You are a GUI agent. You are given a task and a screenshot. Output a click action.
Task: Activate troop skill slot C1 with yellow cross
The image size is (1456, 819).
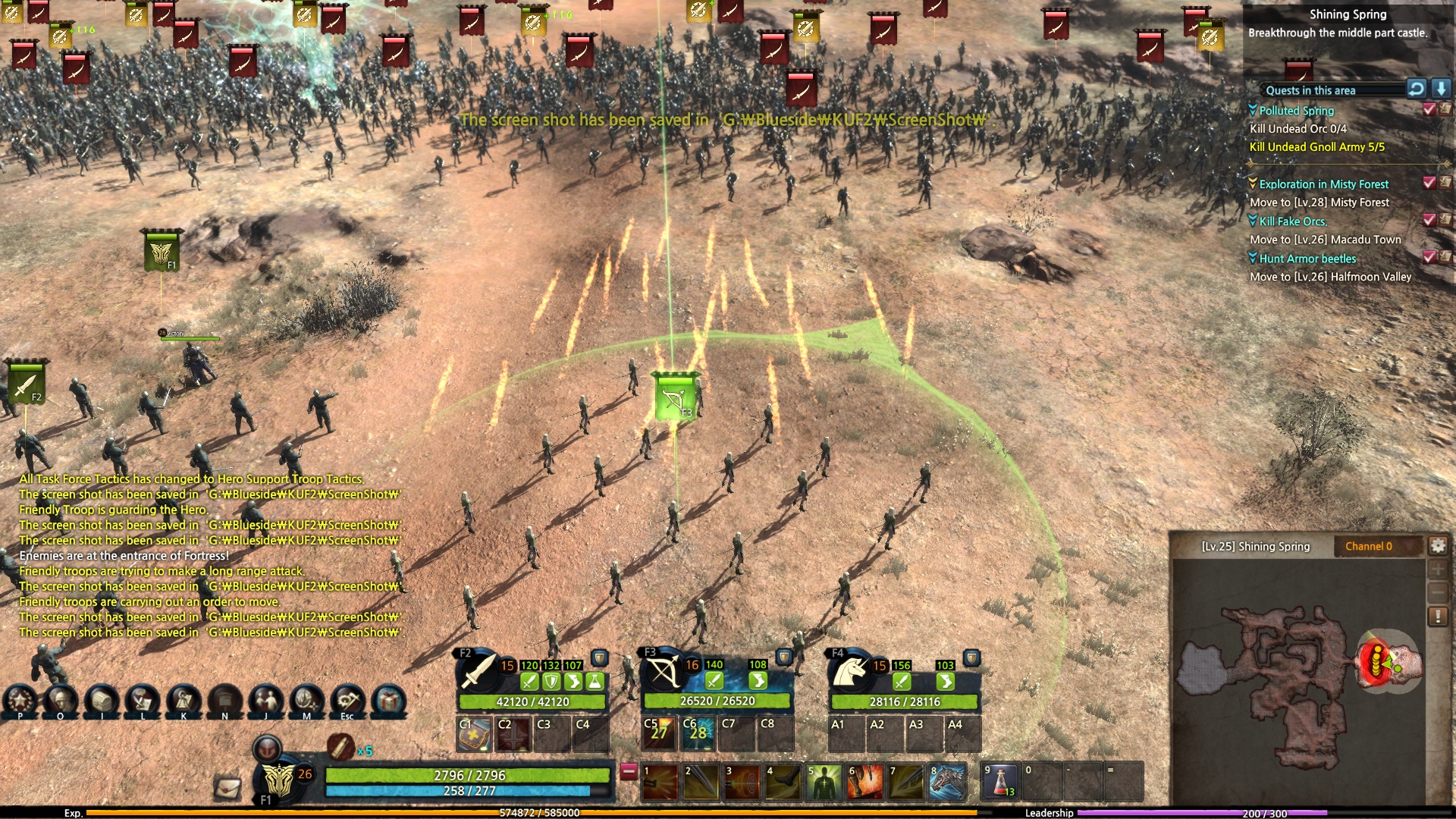coord(474,733)
